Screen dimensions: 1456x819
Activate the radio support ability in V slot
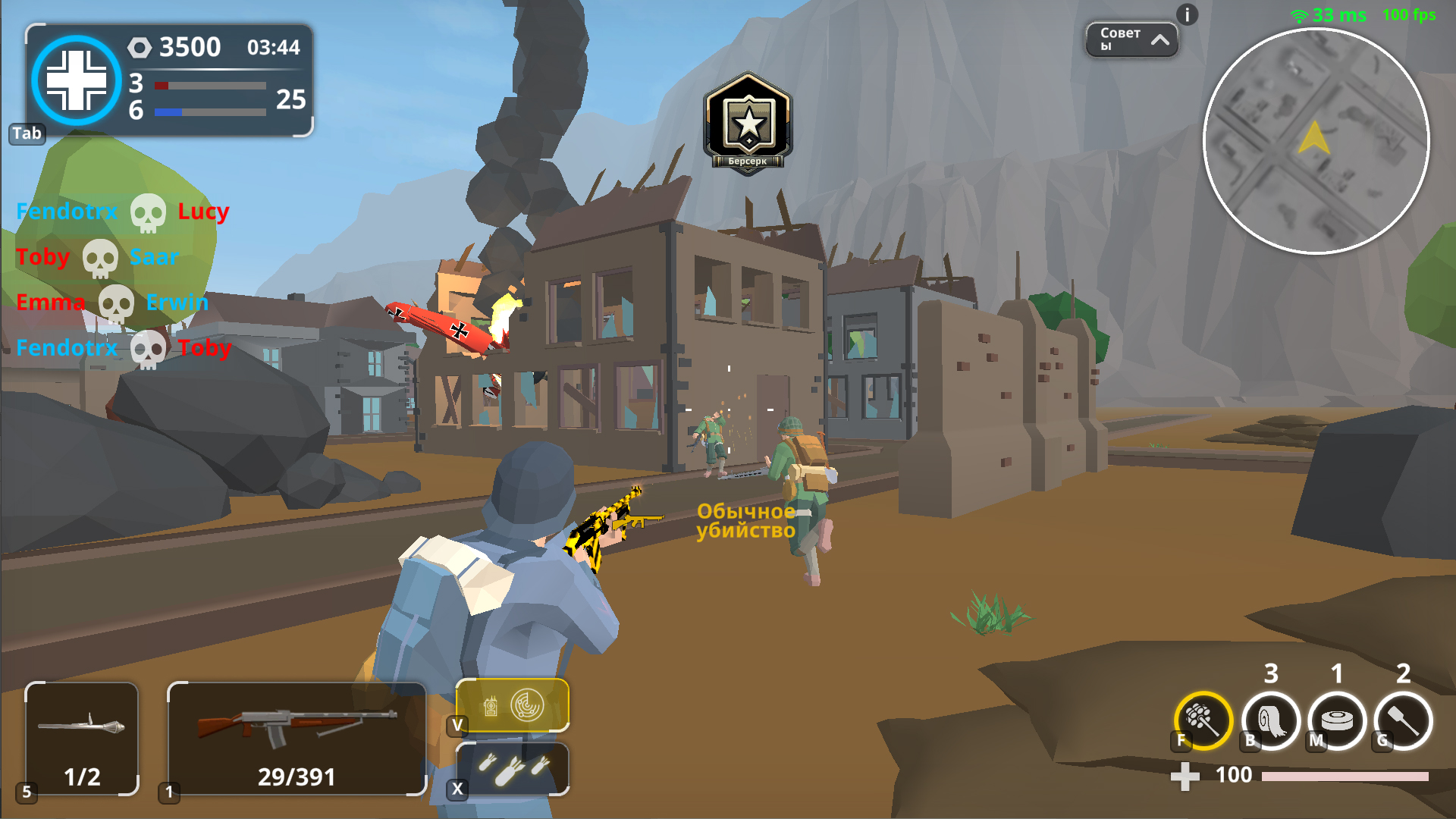point(512,704)
